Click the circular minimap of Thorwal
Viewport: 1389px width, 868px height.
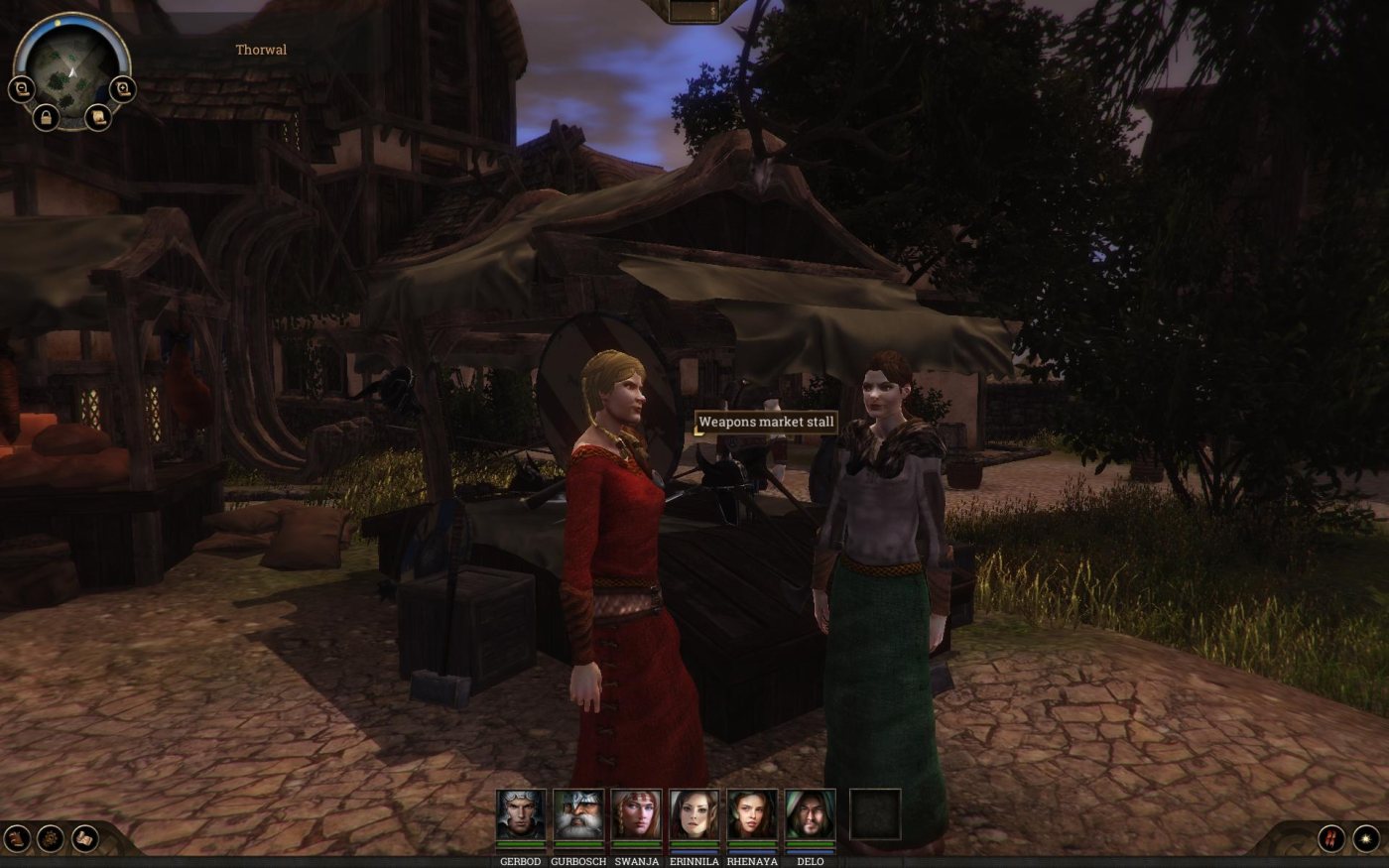coord(70,69)
